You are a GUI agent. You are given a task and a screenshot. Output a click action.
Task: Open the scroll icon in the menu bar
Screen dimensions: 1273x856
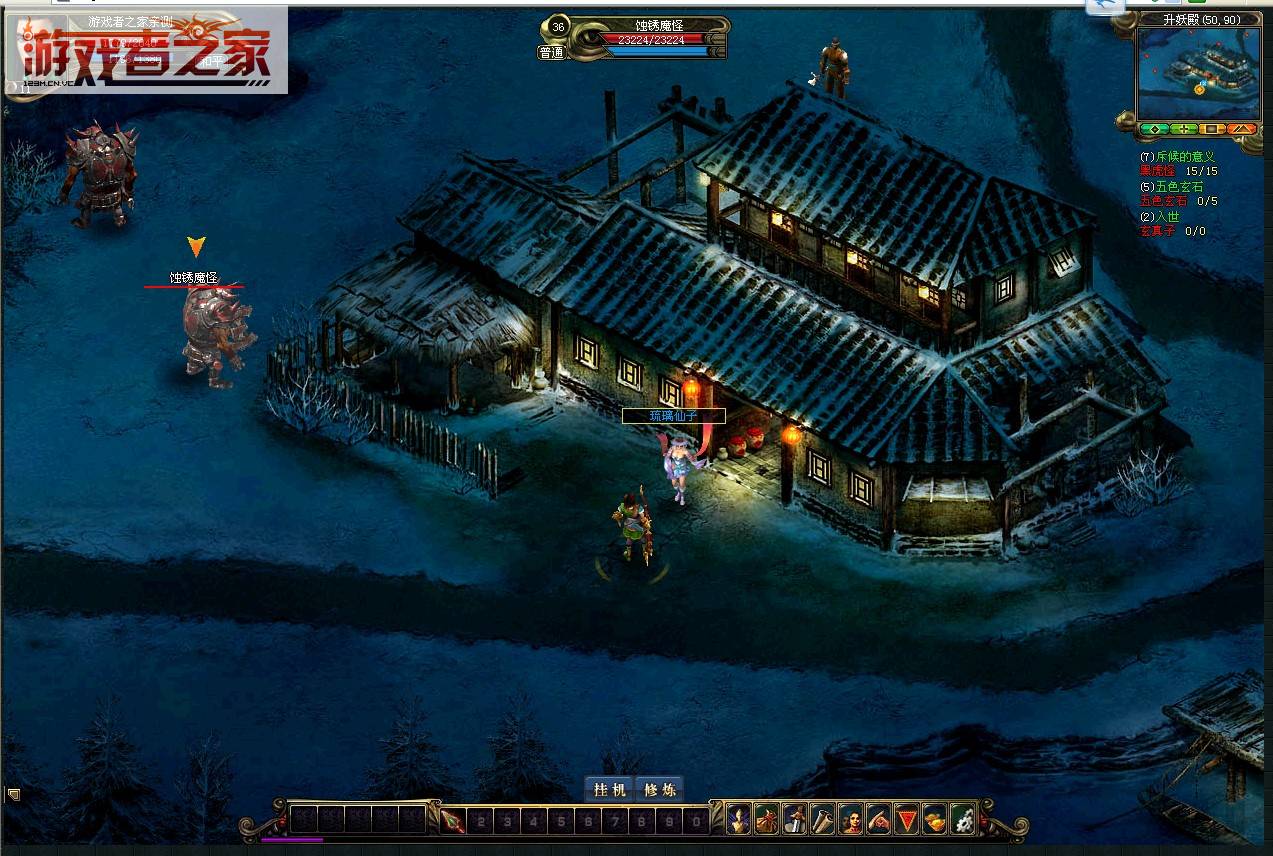[823, 819]
